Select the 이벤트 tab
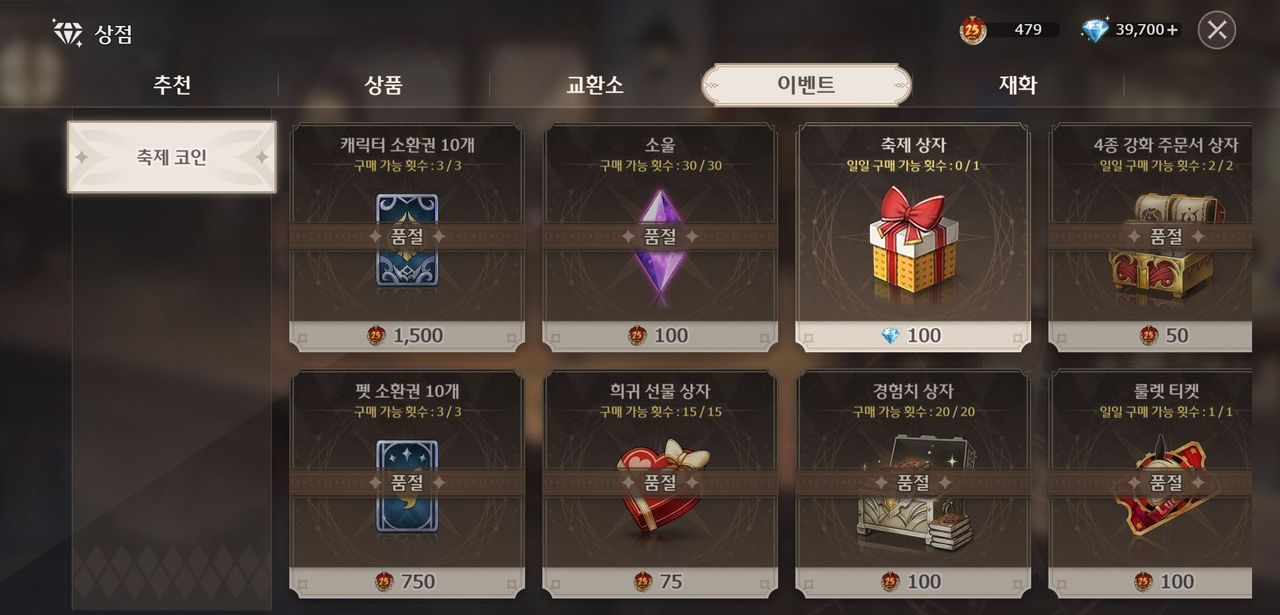 coord(806,85)
